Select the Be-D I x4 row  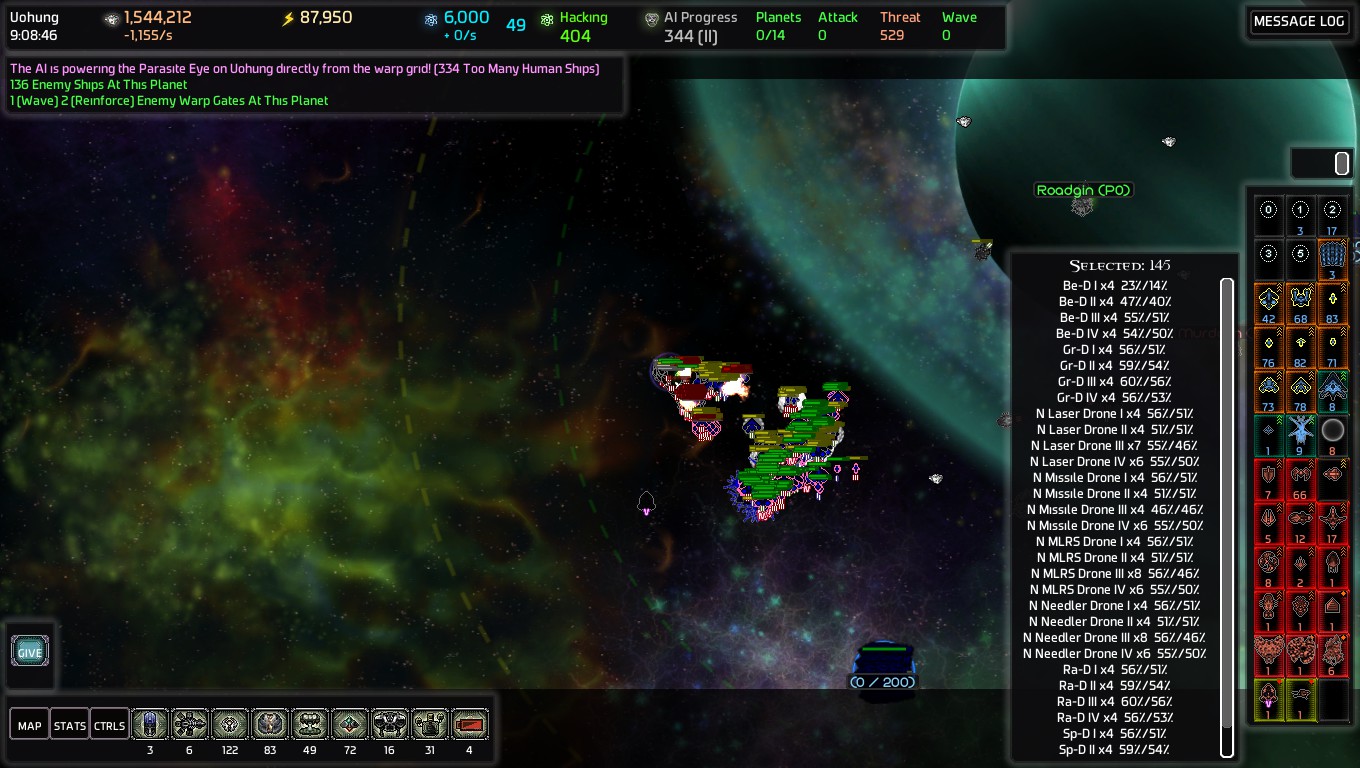point(1115,286)
